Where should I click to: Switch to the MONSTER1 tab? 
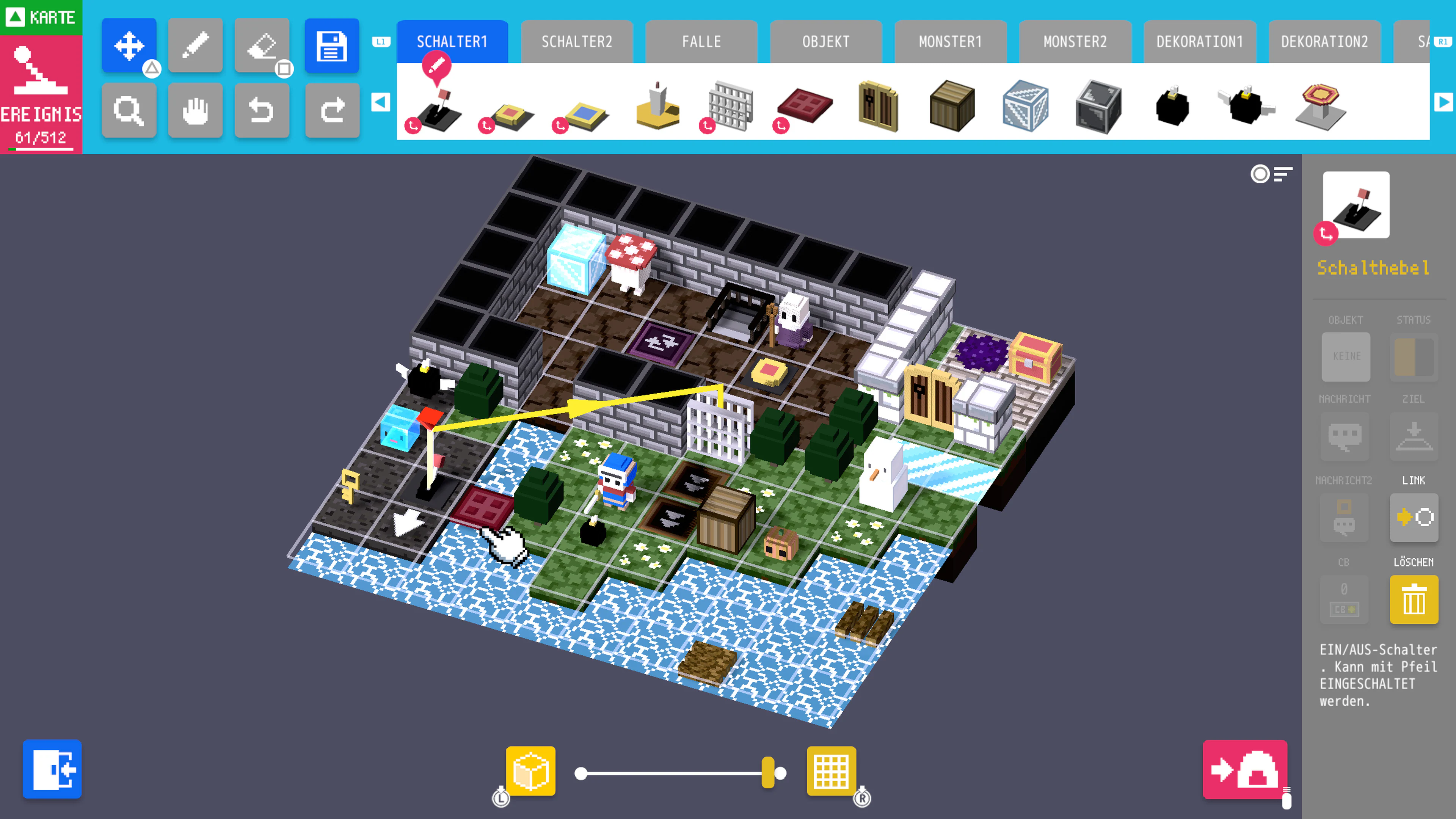[950, 41]
